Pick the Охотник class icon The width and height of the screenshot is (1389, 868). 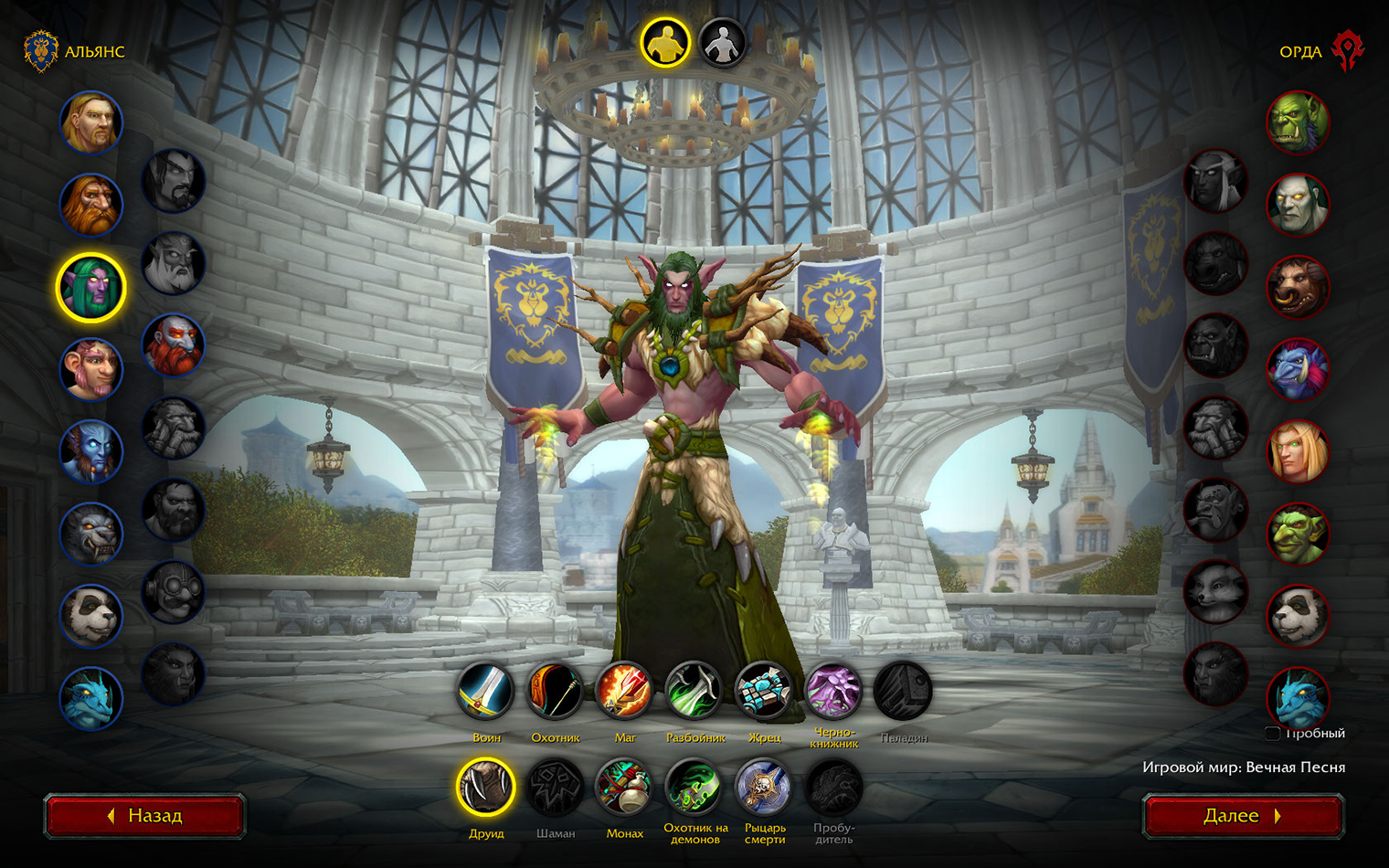pyautogui.click(x=556, y=691)
